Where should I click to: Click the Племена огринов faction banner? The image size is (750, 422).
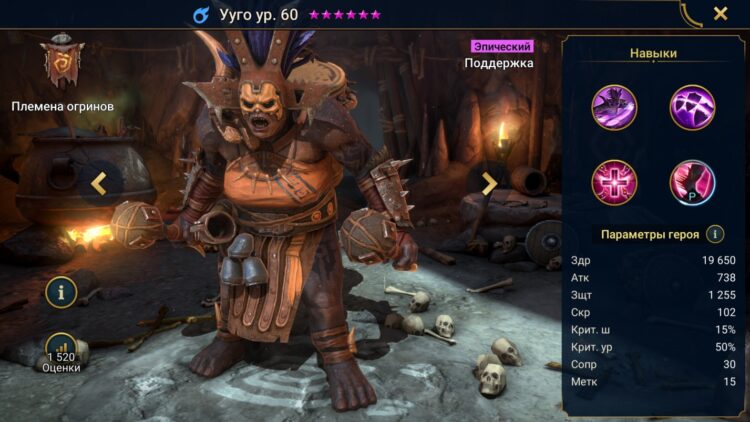63,65
